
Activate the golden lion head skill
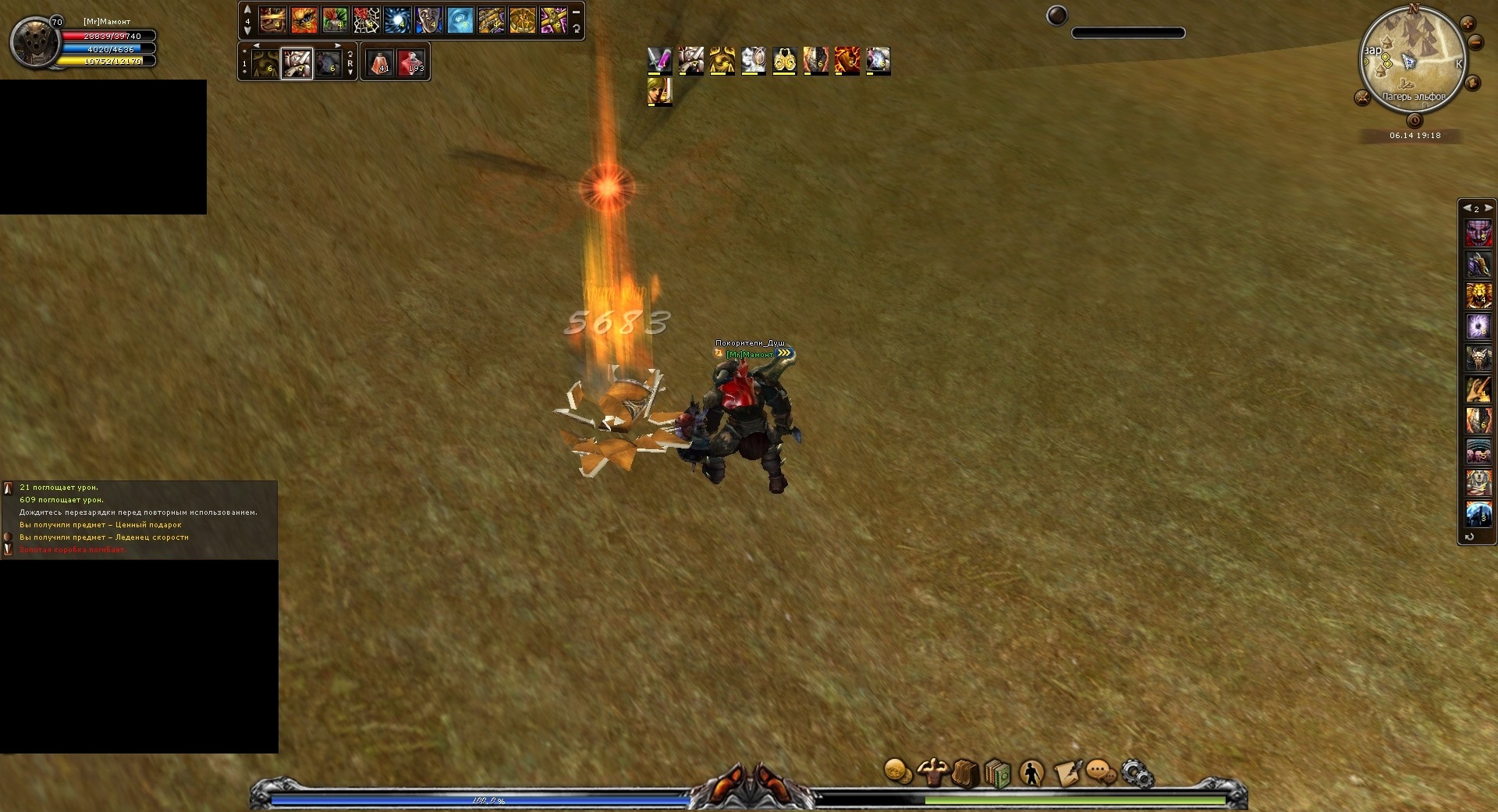pyautogui.click(x=1478, y=296)
